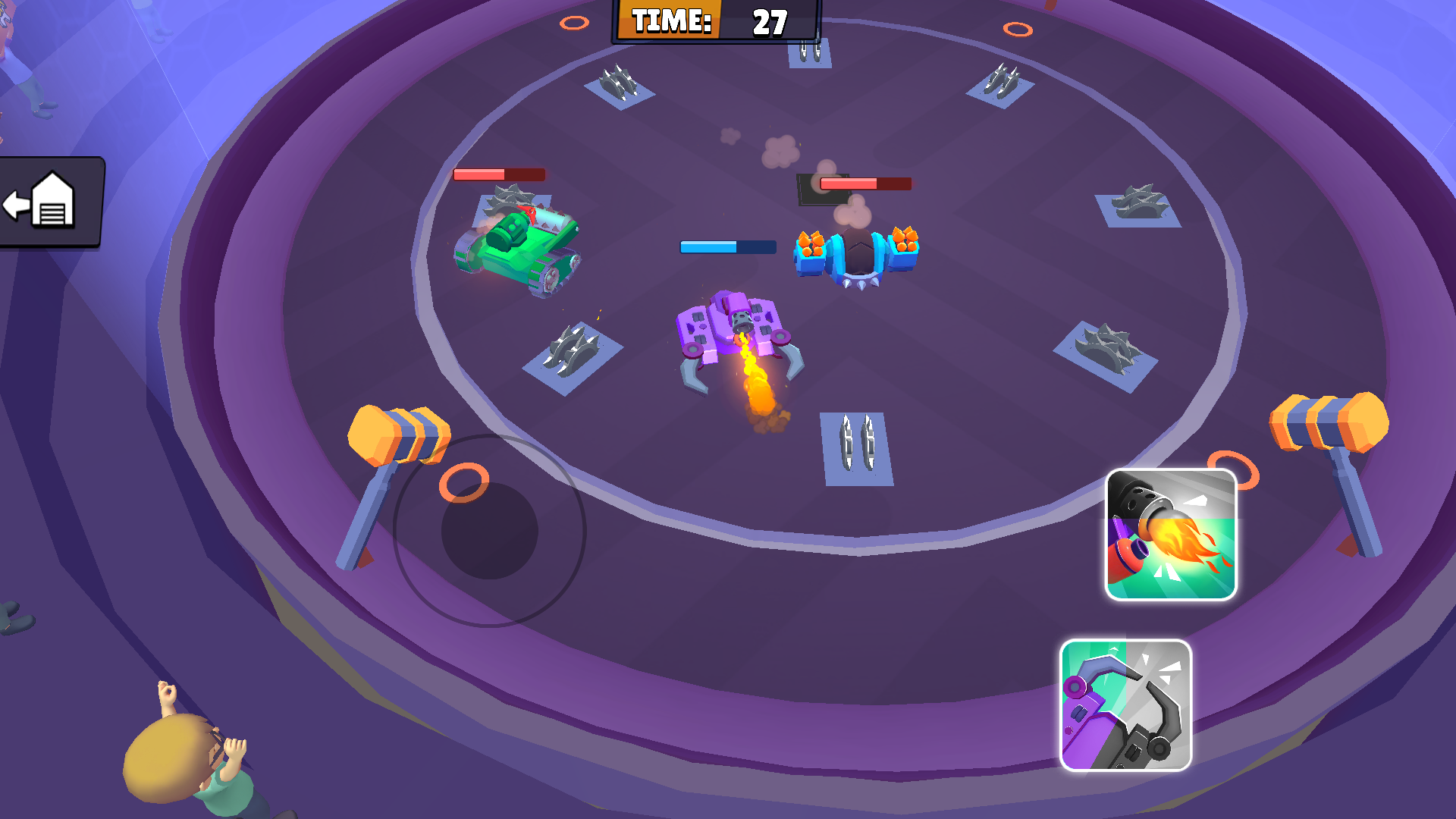Image resolution: width=1456 pixels, height=819 pixels.
Task: Tap the virtual joystick control circle
Action: (489, 531)
